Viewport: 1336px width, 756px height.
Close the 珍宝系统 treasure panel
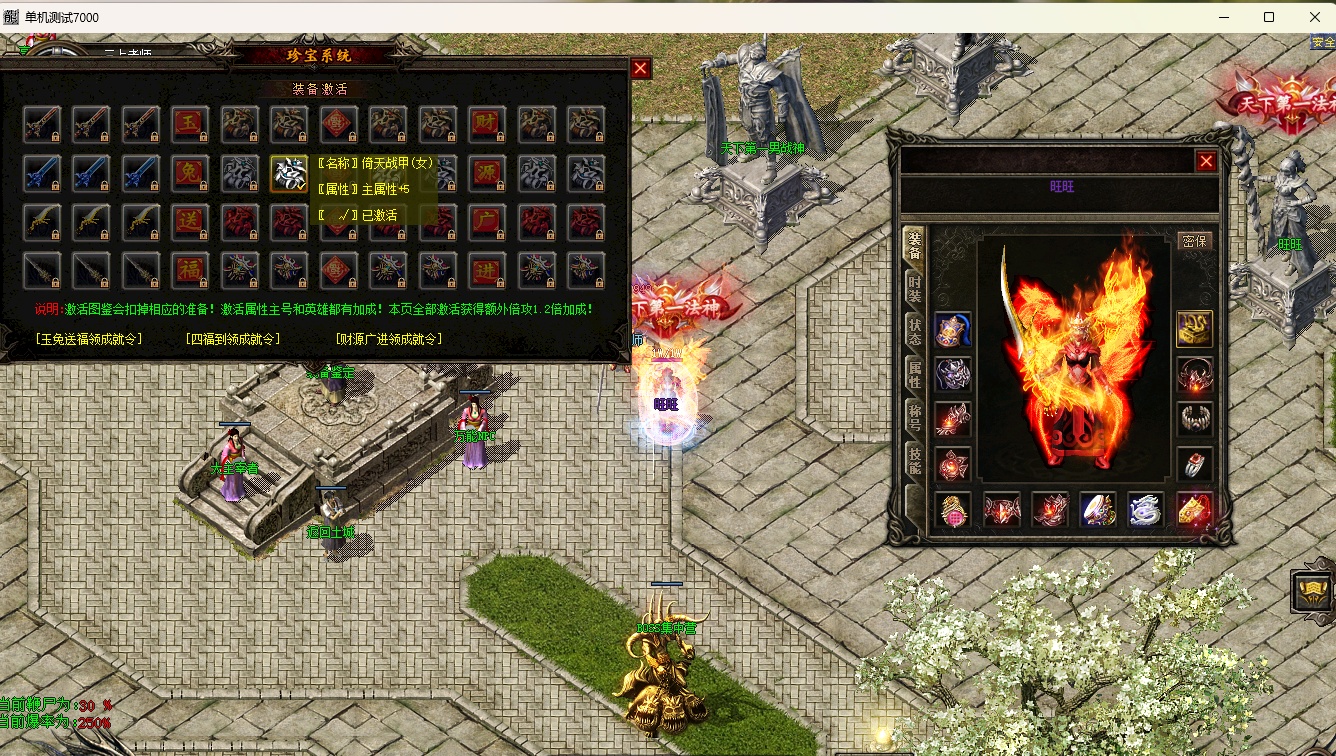[641, 68]
